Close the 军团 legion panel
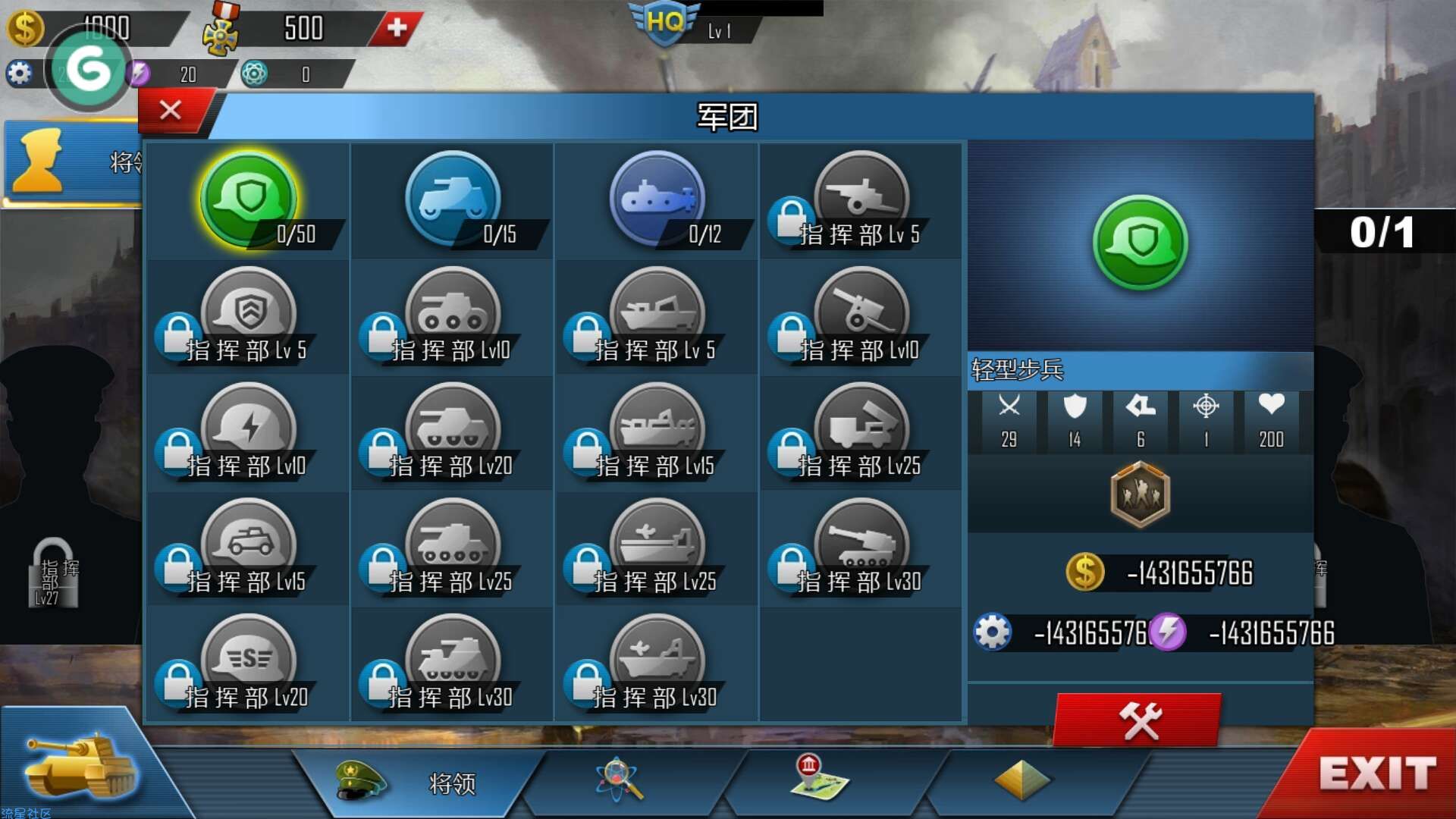The width and height of the screenshot is (1456, 819). point(171,111)
